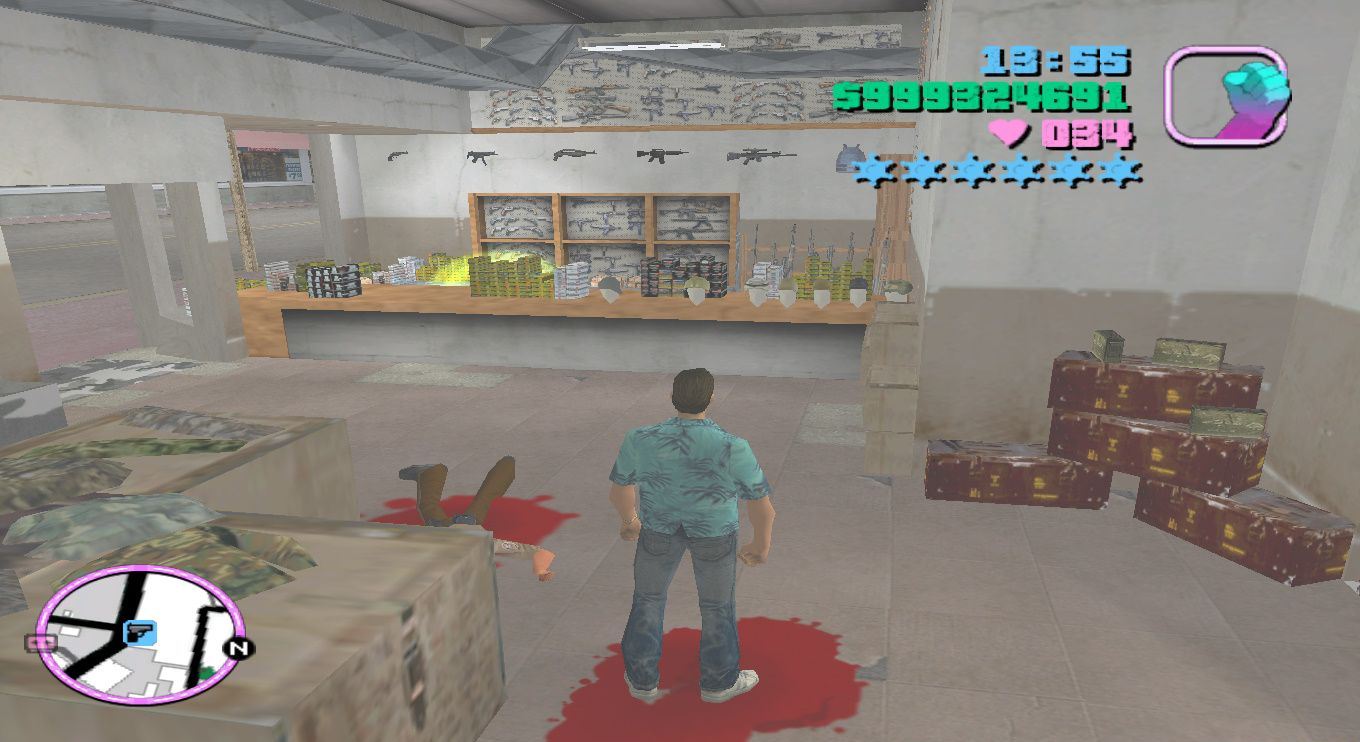This screenshot has height=742, width=1360.
Task: Click the north marker on the radar
Action: (239, 648)
